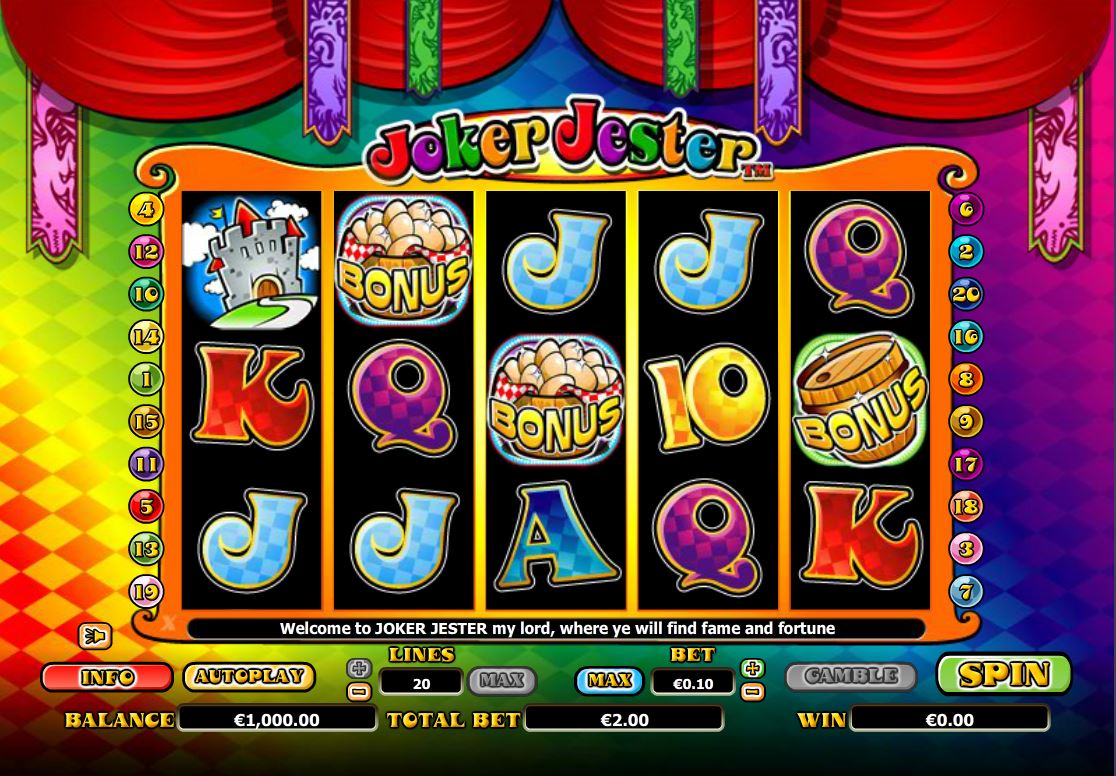Choose payline 20 marker
This screenshot has height=776, width=1116.
966,294
